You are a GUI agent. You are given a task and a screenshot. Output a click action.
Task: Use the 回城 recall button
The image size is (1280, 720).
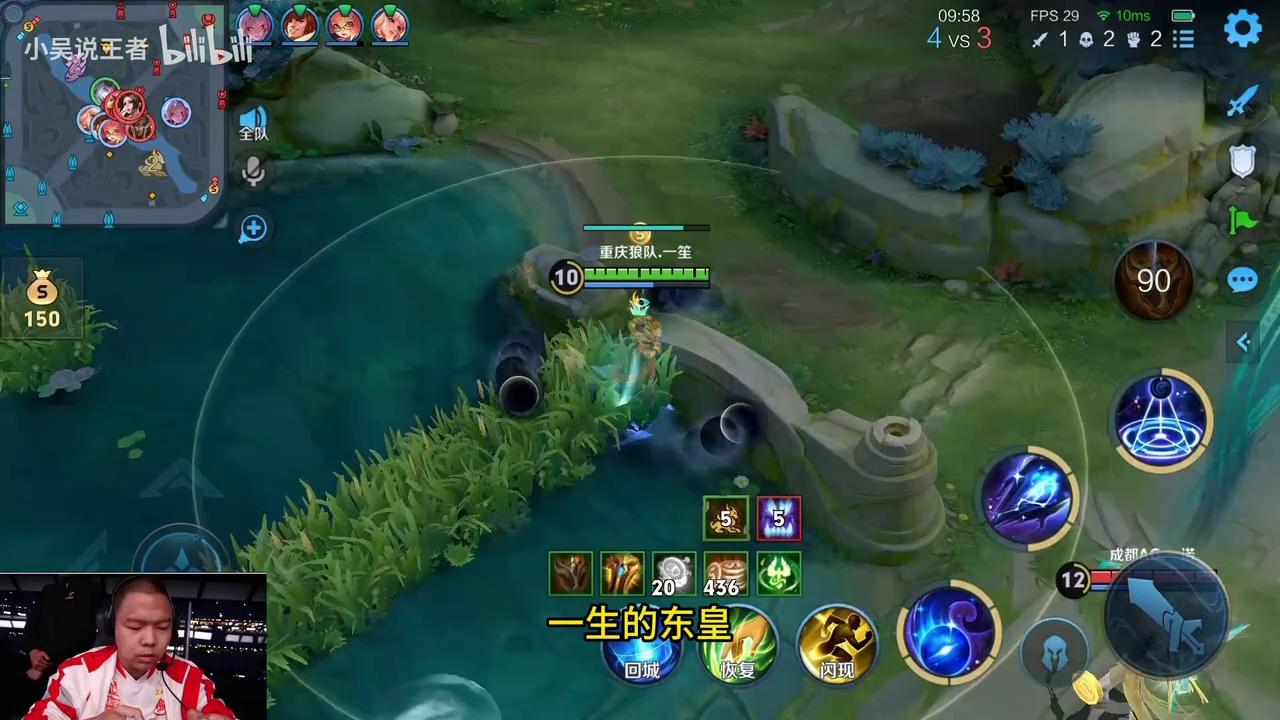[642, 650]
